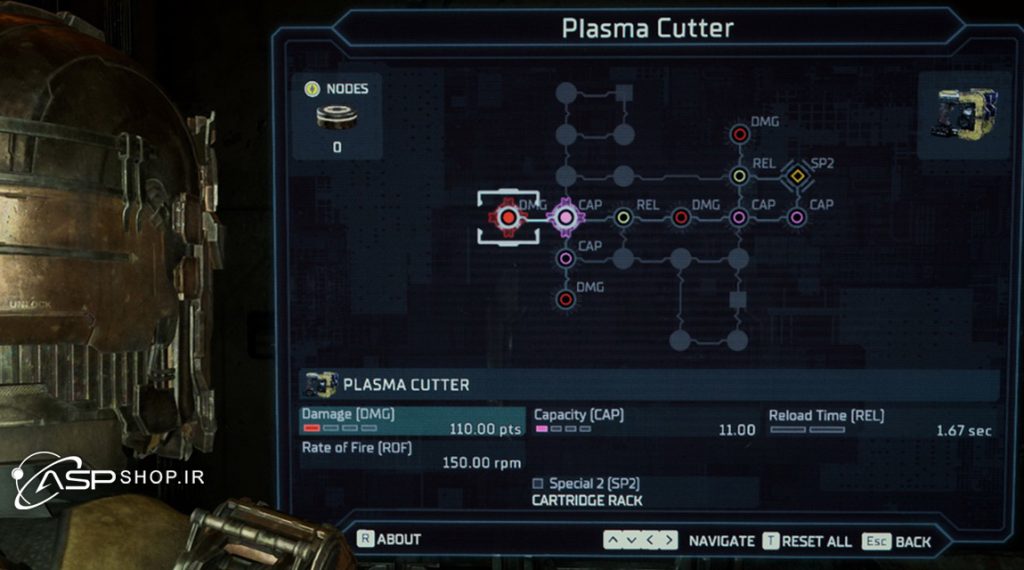Select the SP2 diamond upgrade node
1024x570 pixels.
796,176
